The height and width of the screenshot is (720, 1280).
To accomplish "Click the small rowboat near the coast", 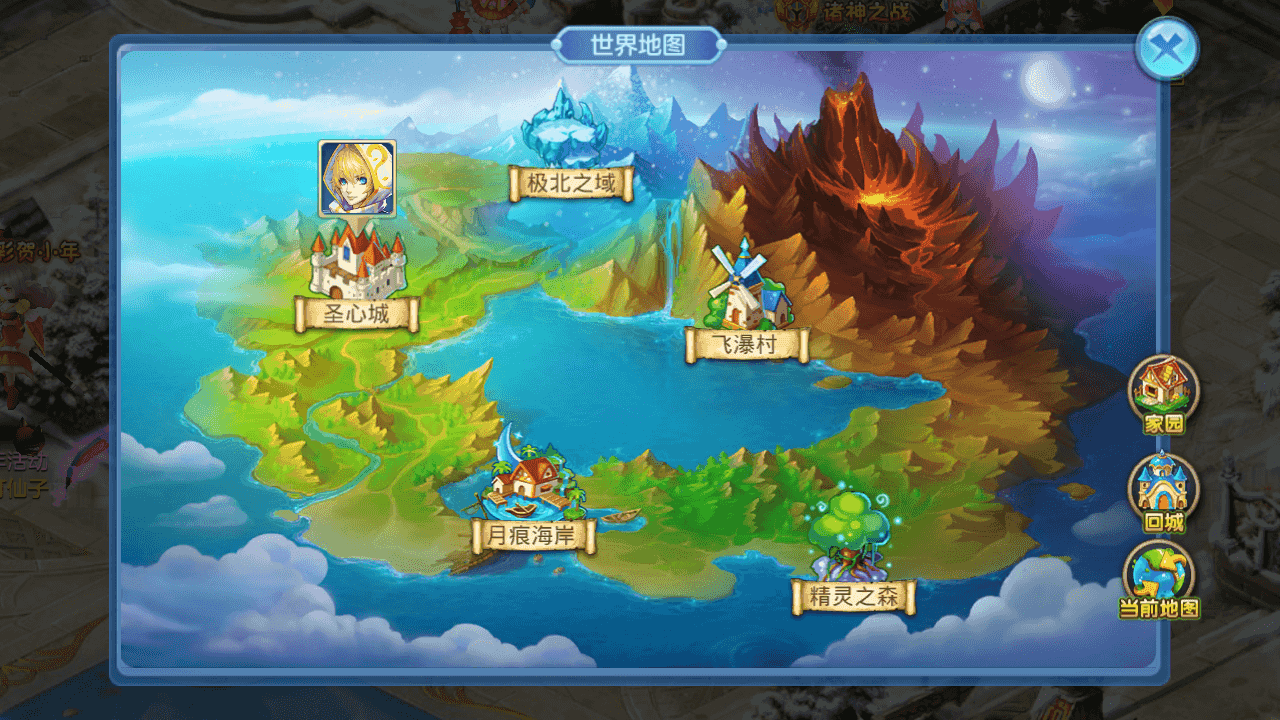I will (620, 516).
